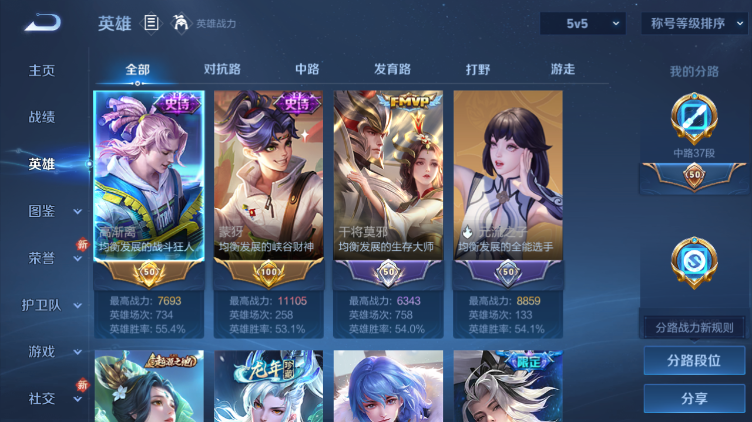Open the 图鉴 sidebar entry
The image size is (752, 422).
[42, 211]
